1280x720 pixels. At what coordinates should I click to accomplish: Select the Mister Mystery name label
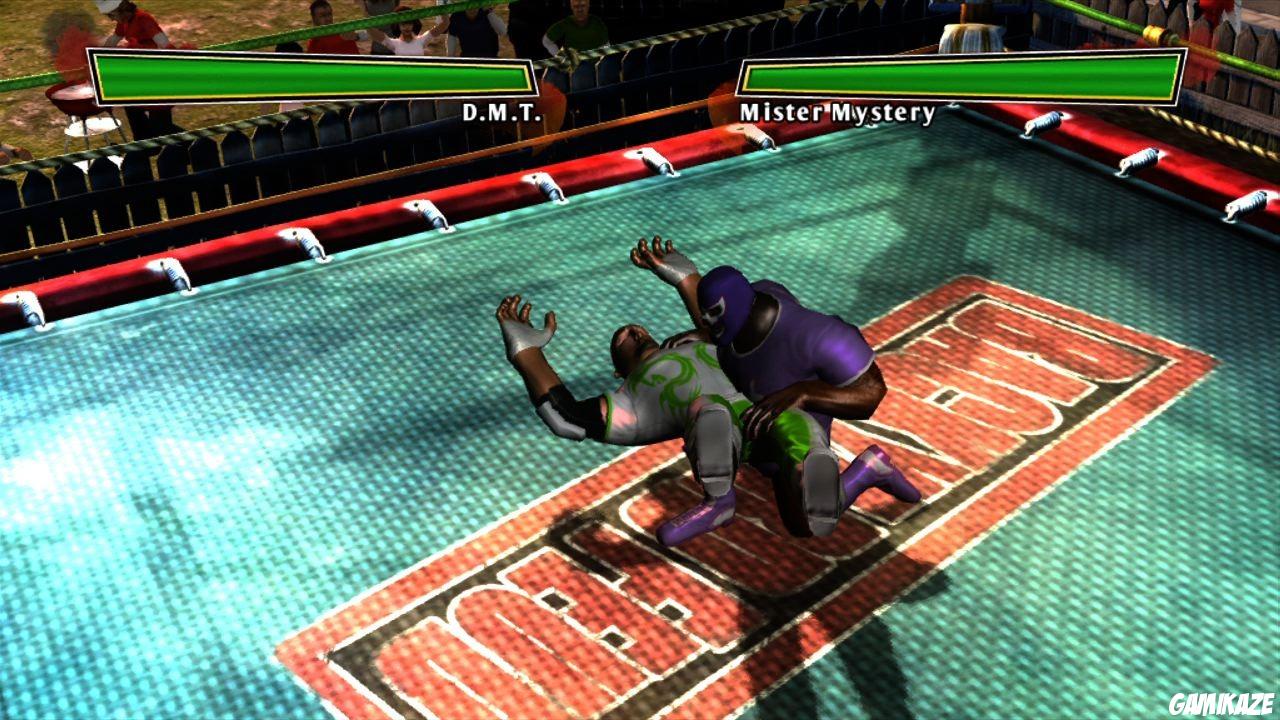[838, 113]
